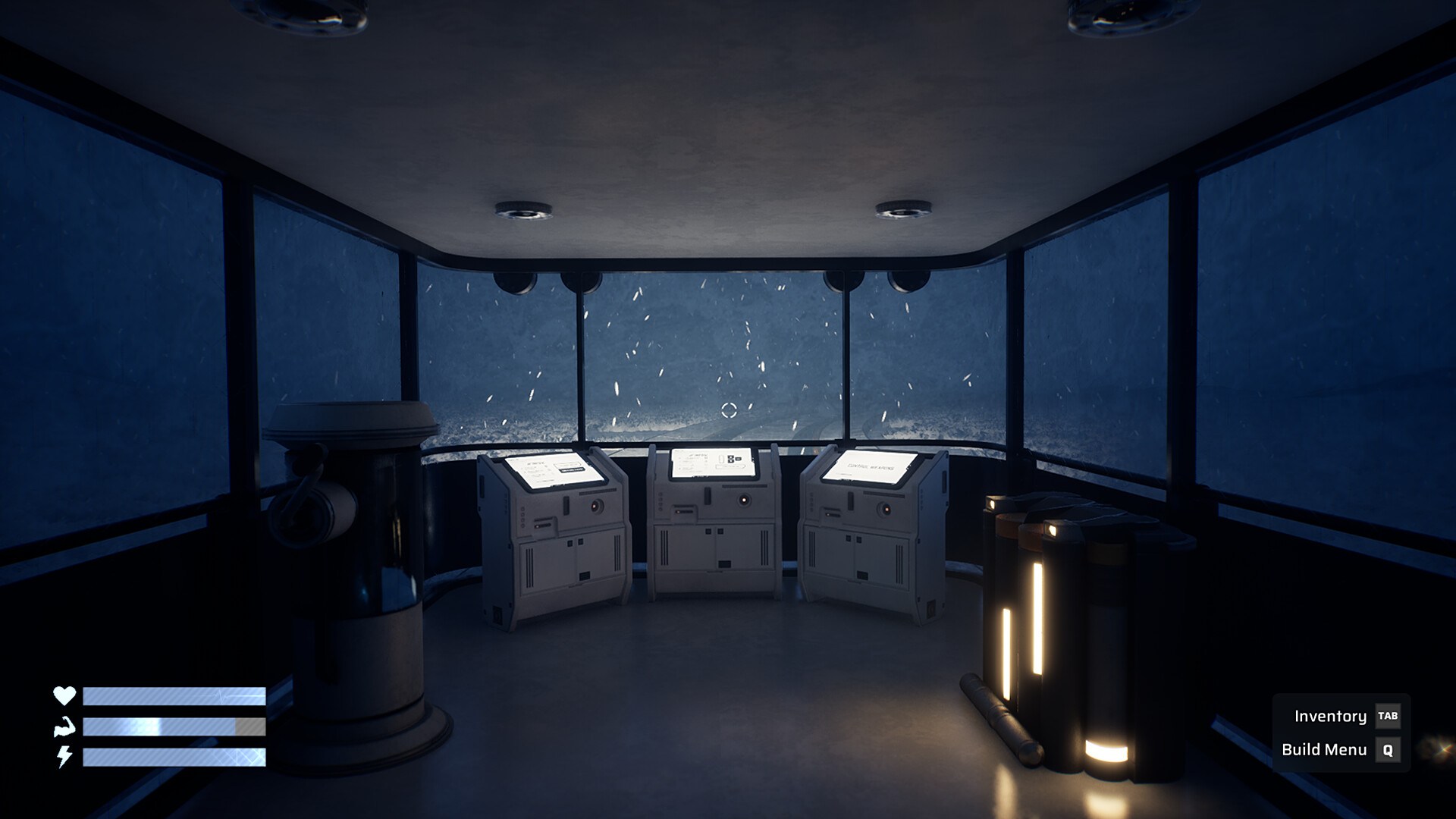Select the flexed-arm stamina icon
This screenshot has width=1456, height=819.
click(64, 726)
